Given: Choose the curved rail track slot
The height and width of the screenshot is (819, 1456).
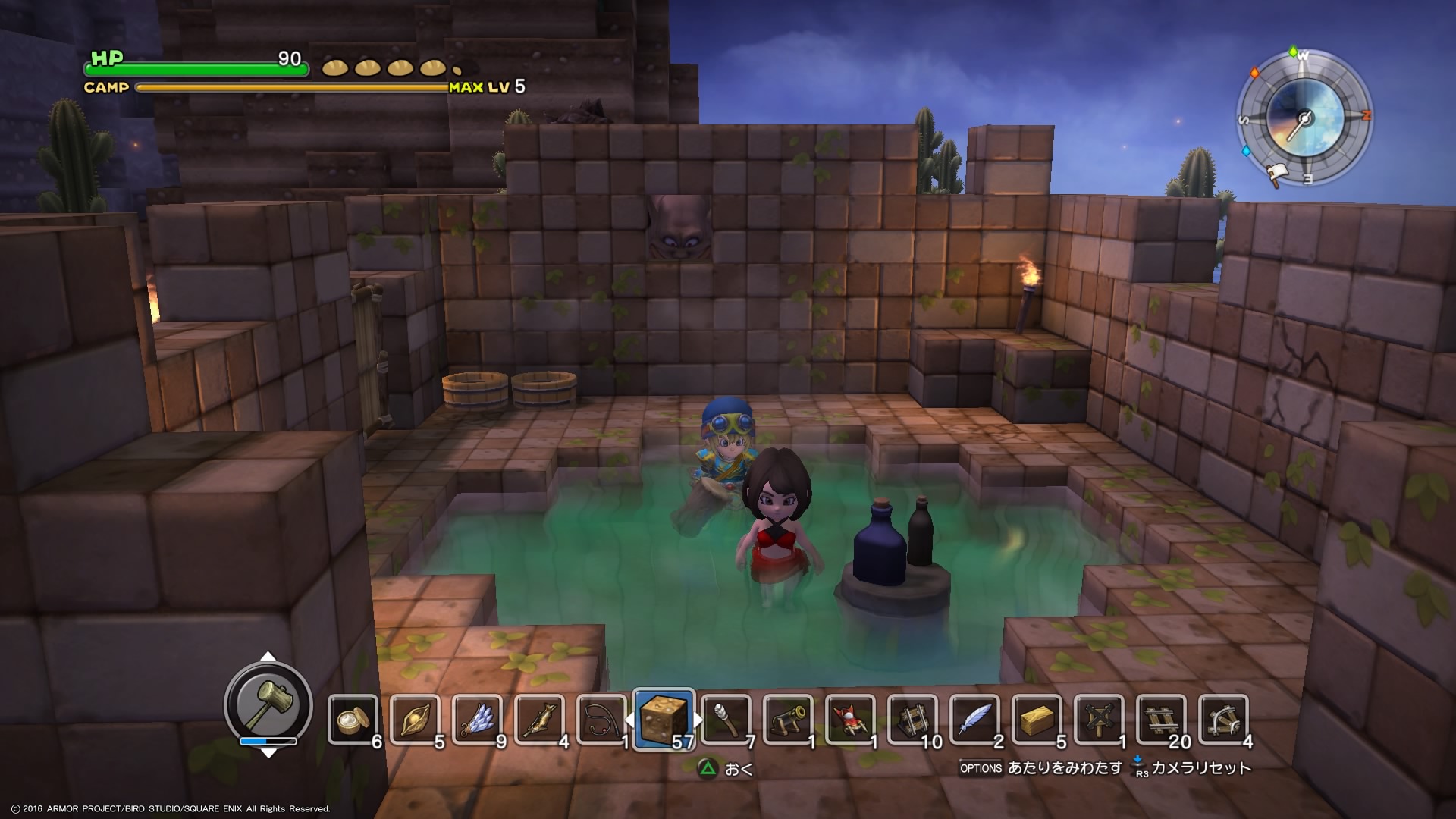Looking at the screenshot, I should (1223, 719).
